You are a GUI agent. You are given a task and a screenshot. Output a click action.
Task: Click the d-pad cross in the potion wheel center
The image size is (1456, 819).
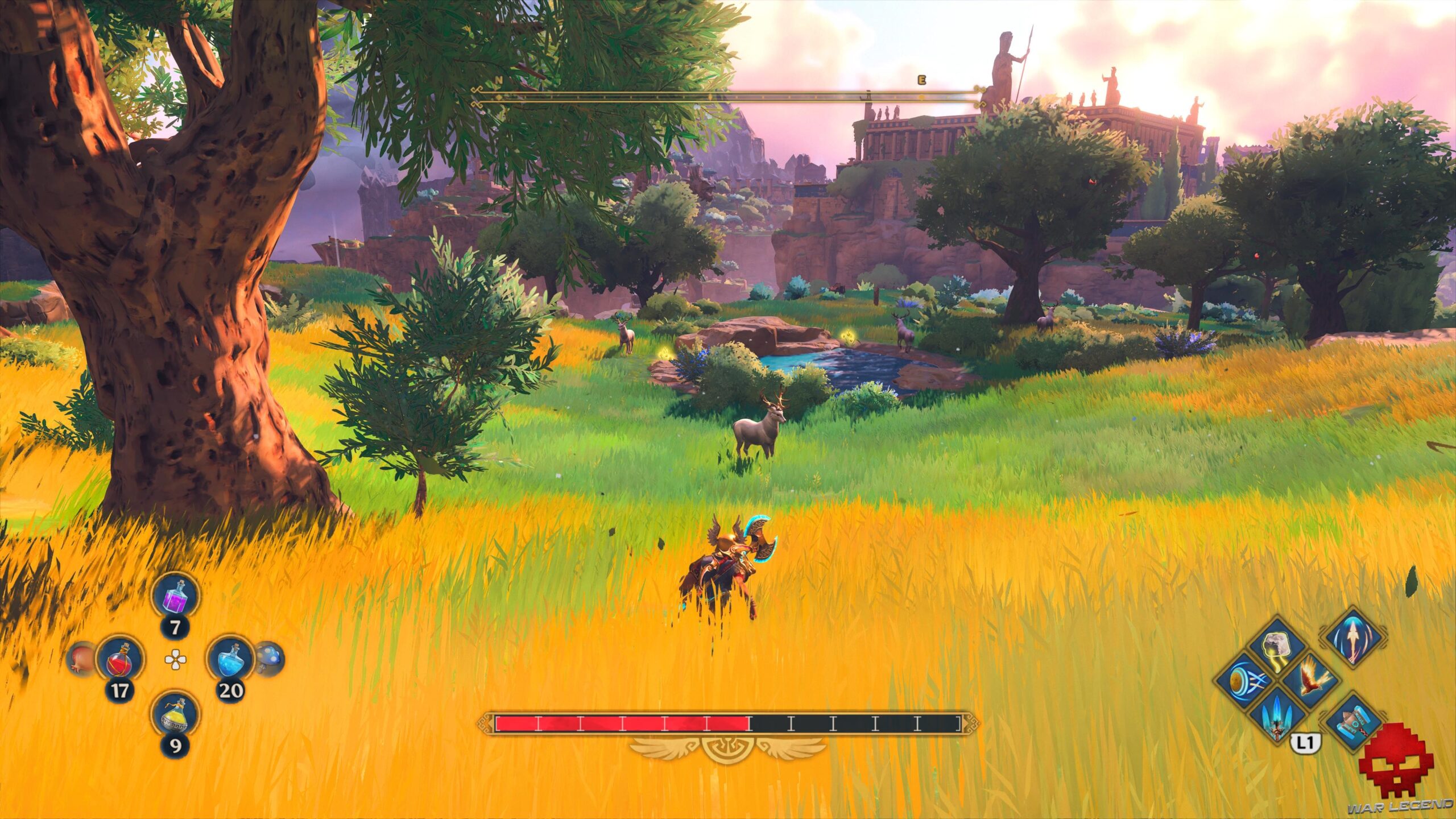click(x=176, y=660)
